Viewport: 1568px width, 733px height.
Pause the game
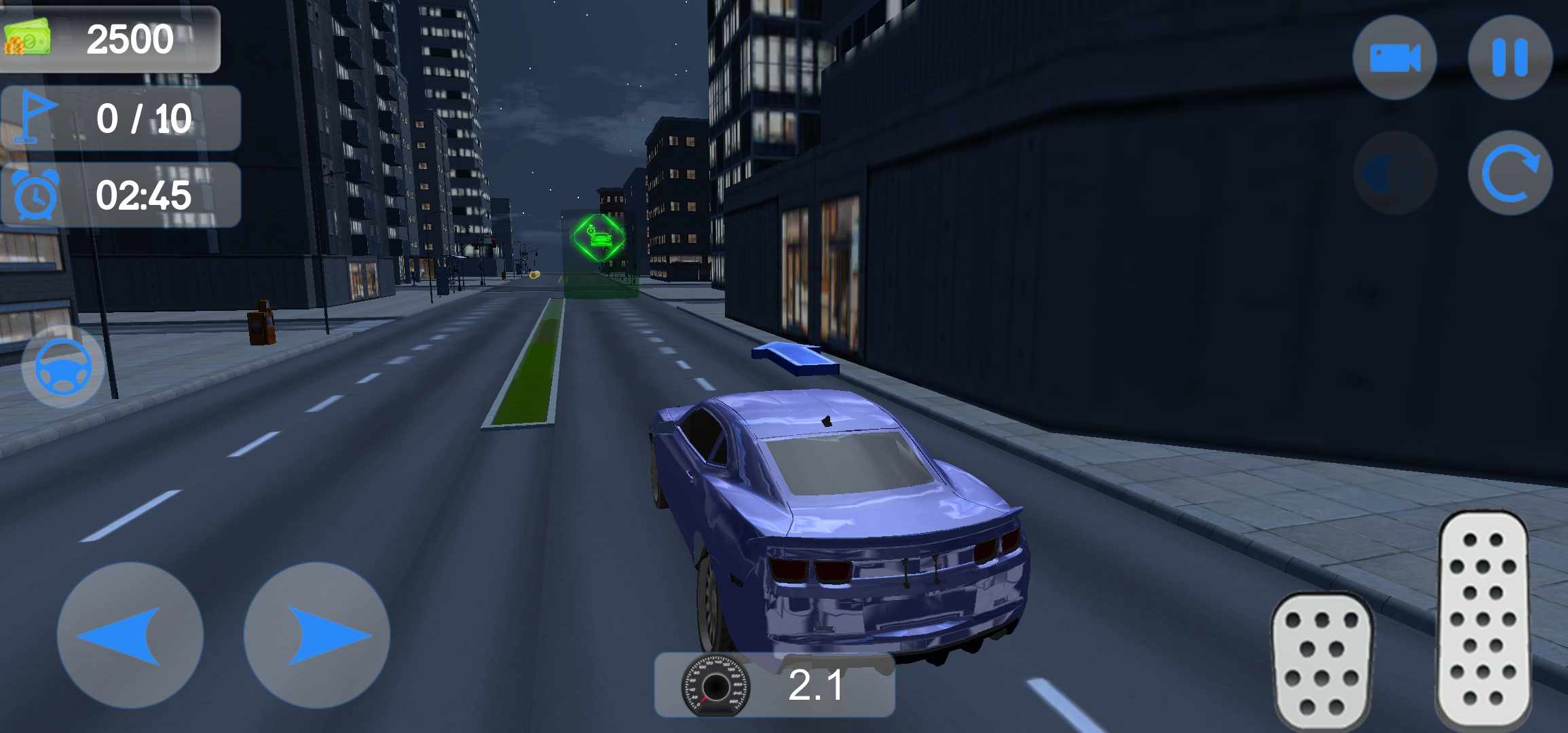coord(1510,58)
